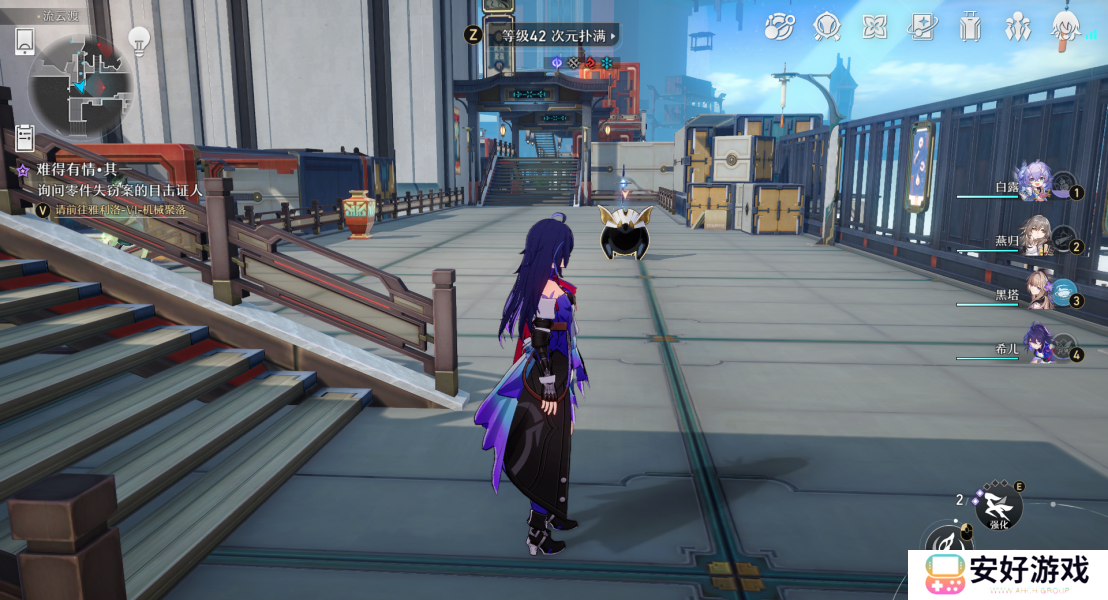The width and height of the screenshot is (1108, 600).
Task: Open the phone menu icon
Action: click(x=25, y=41)
